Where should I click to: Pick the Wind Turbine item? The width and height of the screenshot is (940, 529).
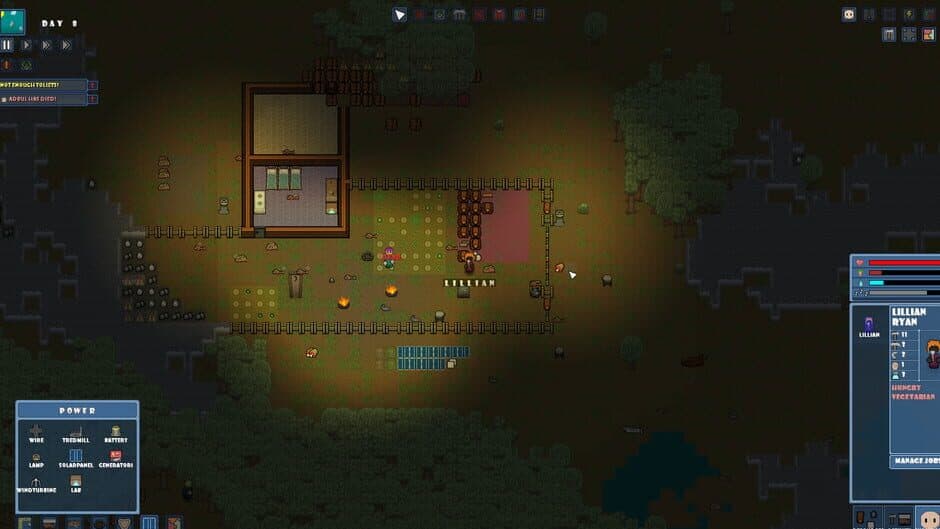[36, 484]
